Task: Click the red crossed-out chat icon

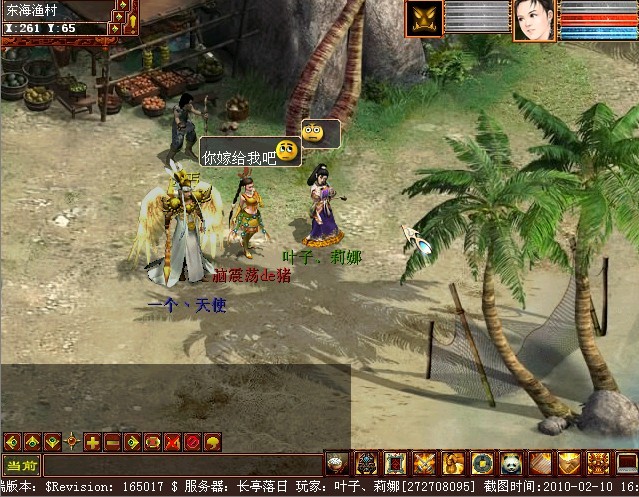Action: [171, 442]
